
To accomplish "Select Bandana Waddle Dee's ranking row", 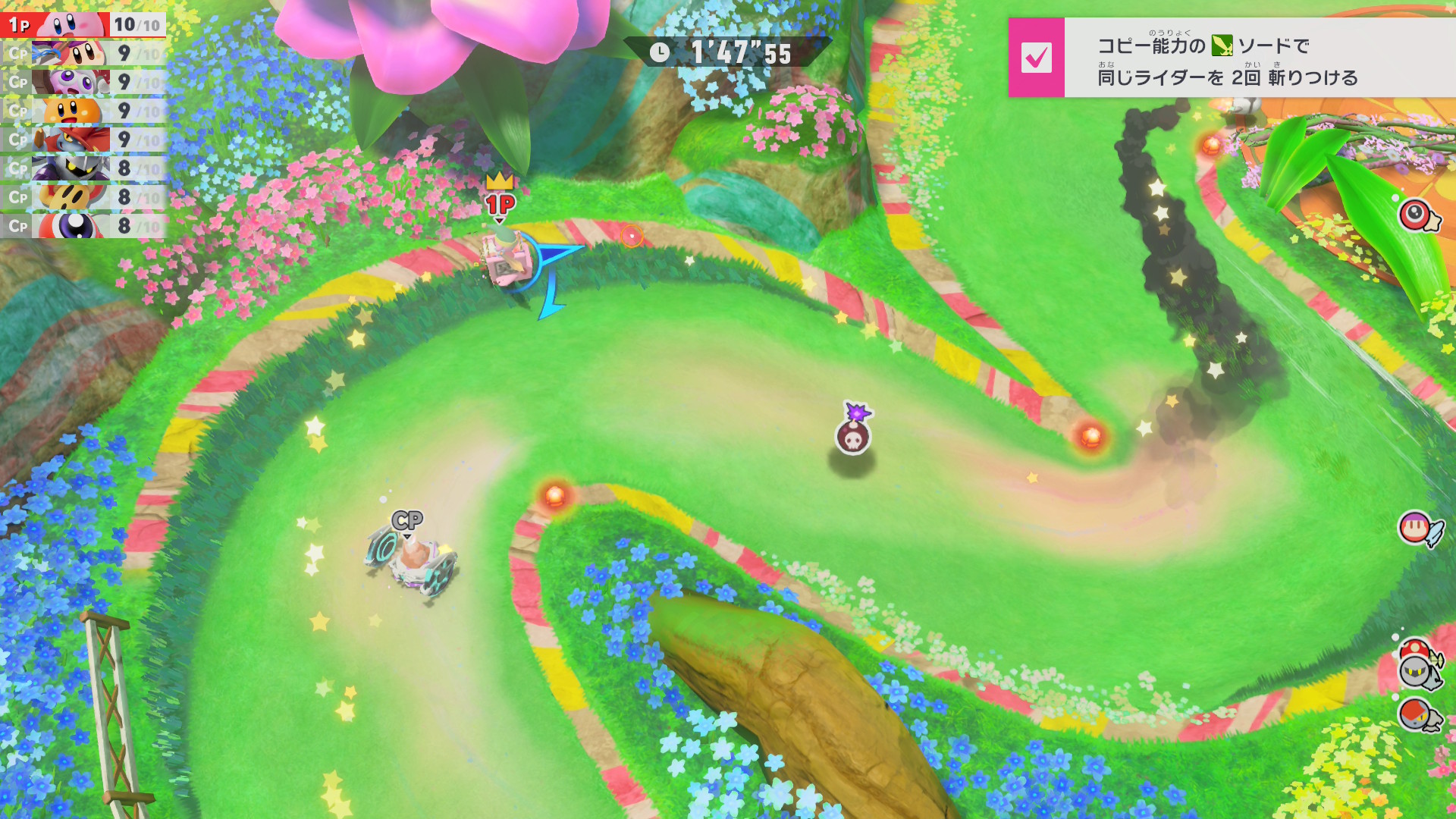I will pos(83,53).
